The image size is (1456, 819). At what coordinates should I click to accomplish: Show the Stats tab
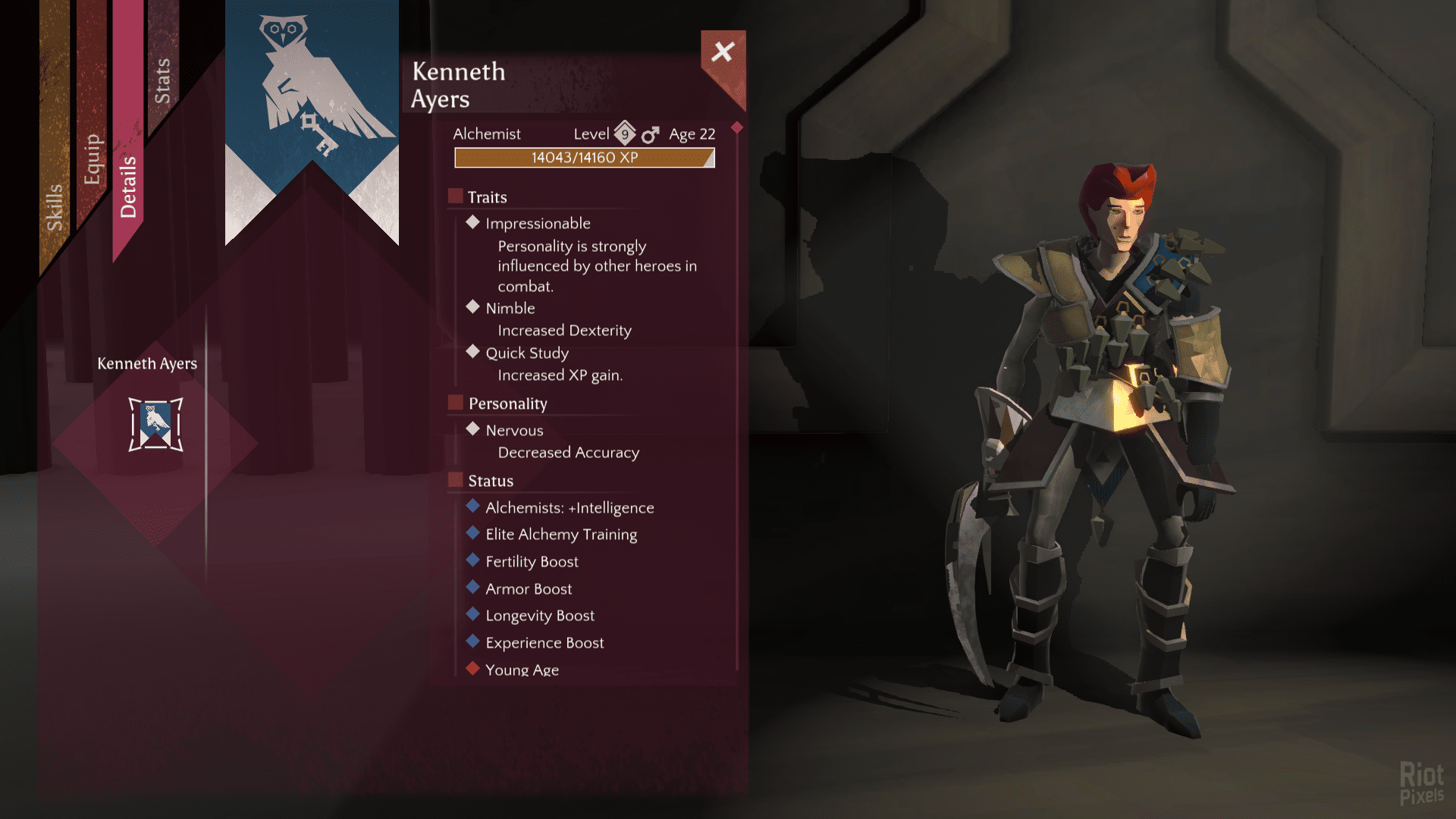[x=162, y=80]
